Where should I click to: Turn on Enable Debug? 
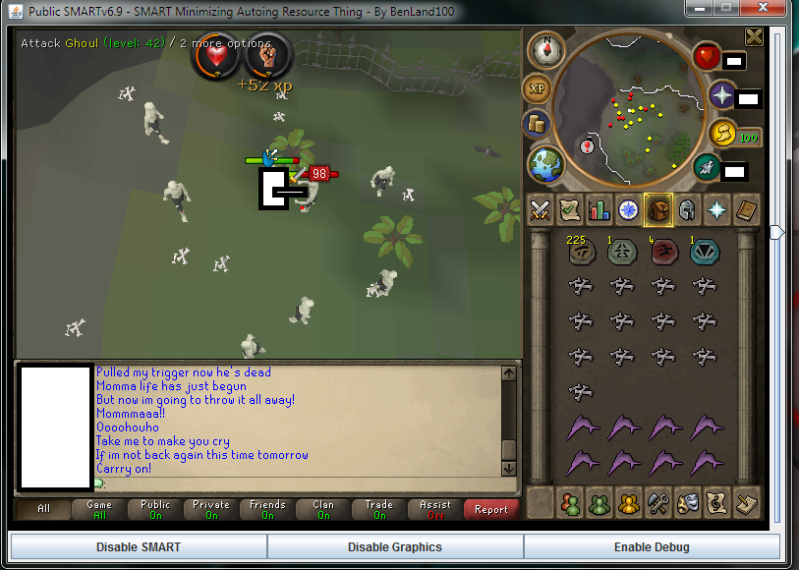(x=651, y=547)
